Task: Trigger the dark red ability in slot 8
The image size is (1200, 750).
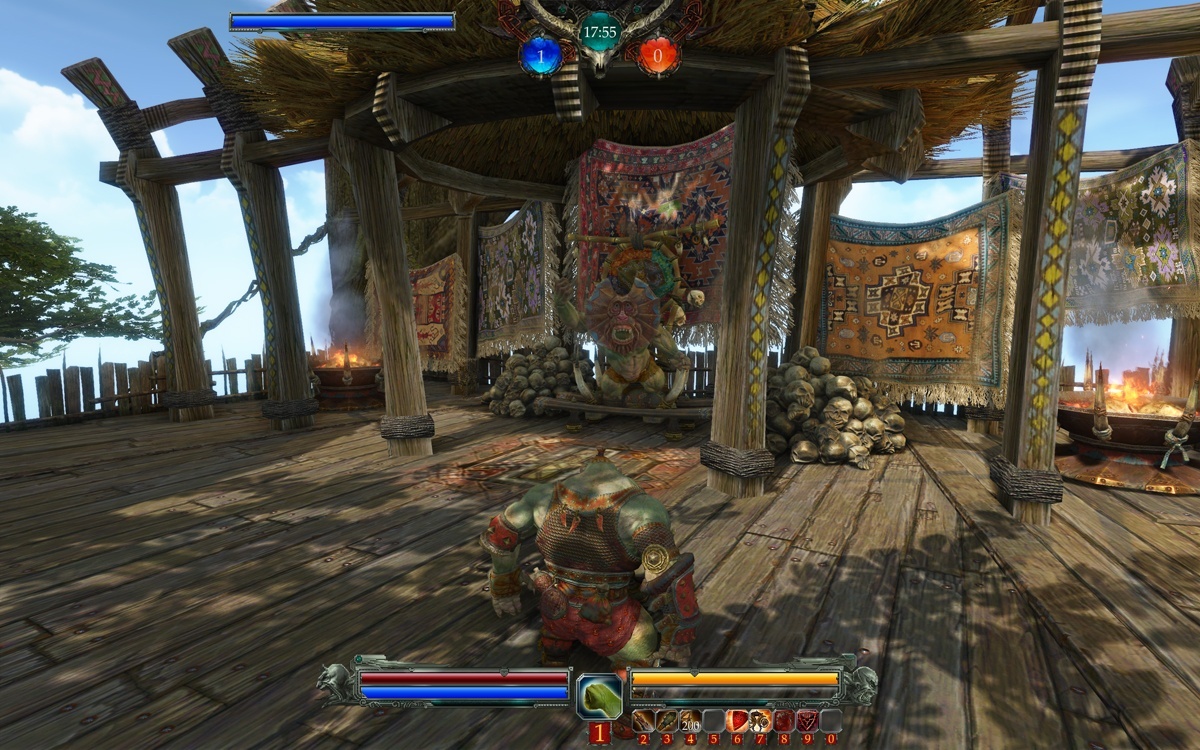Action: click(x=784, y=720)
